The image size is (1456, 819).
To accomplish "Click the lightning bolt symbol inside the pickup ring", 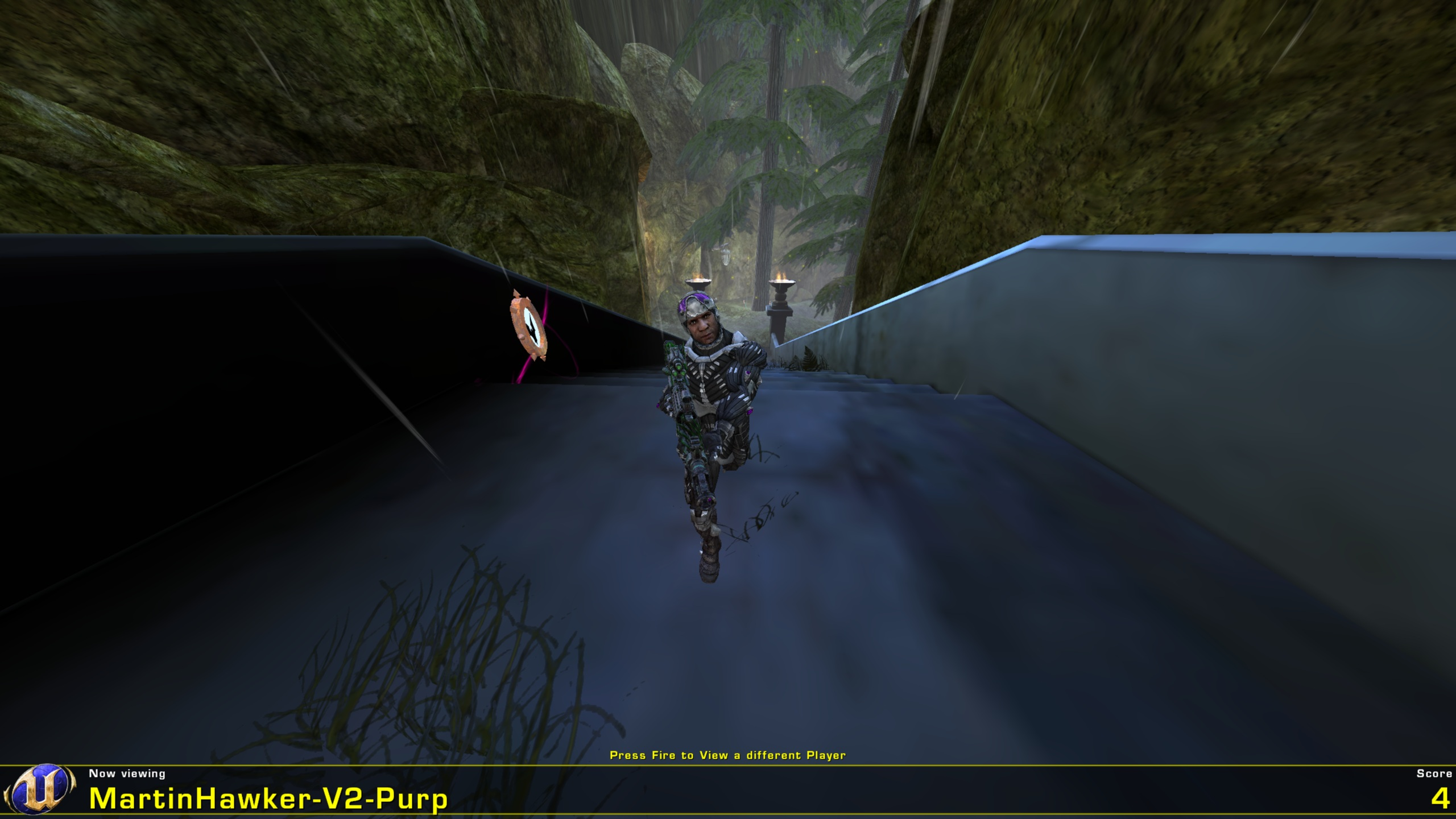I will click(533, 329).
